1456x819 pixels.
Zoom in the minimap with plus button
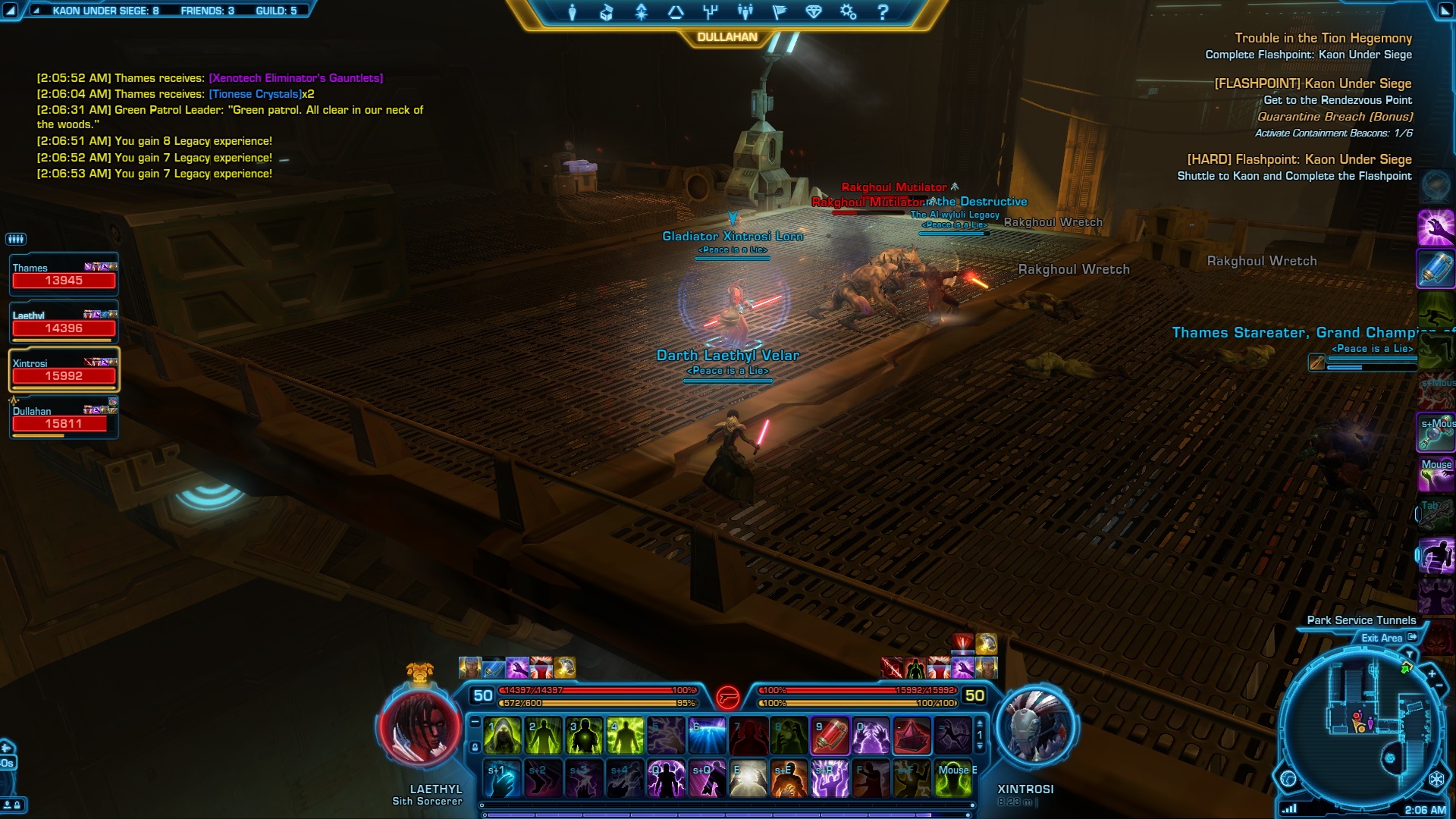[x=1432, y=673]
